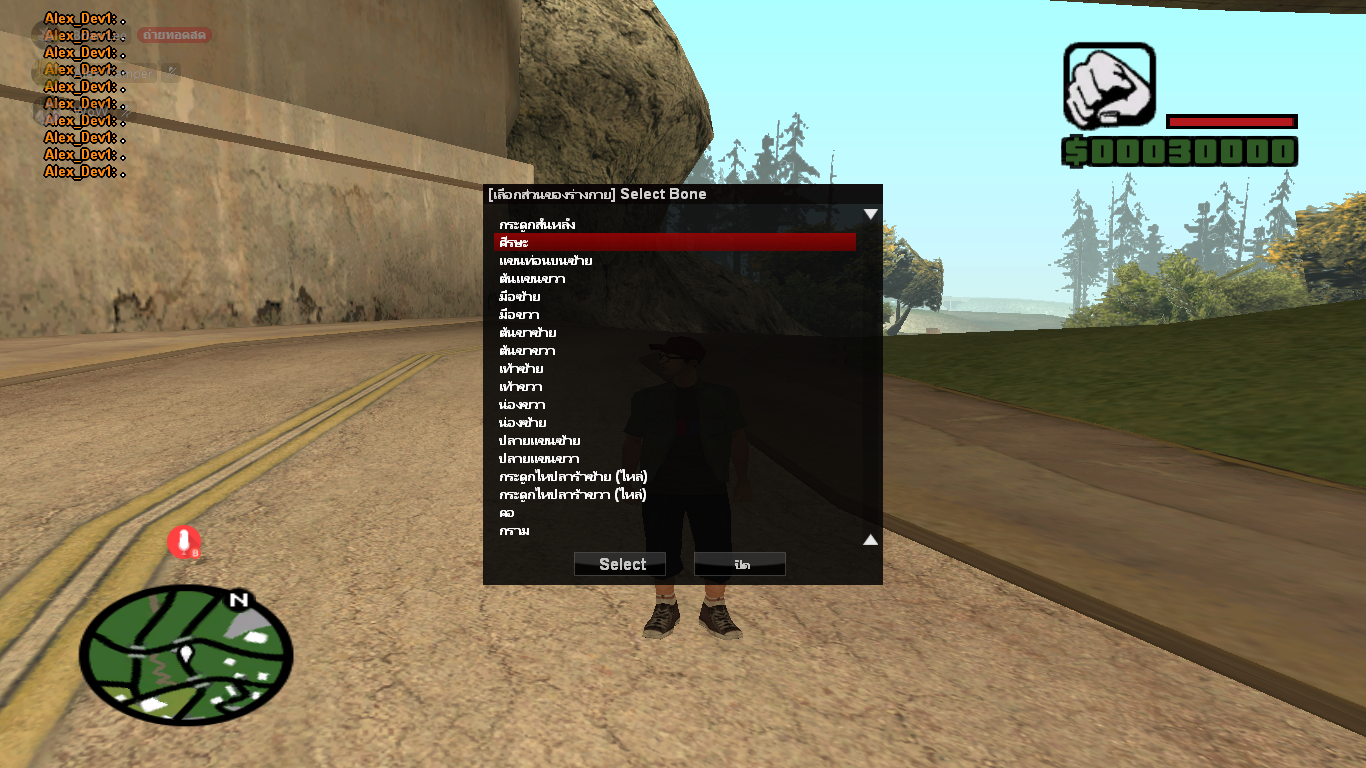This screenshot has width=1366, height=768.
Task: Click the N compass indicator on the minimap
Action: pyautogui.click(x=237, y=600)
